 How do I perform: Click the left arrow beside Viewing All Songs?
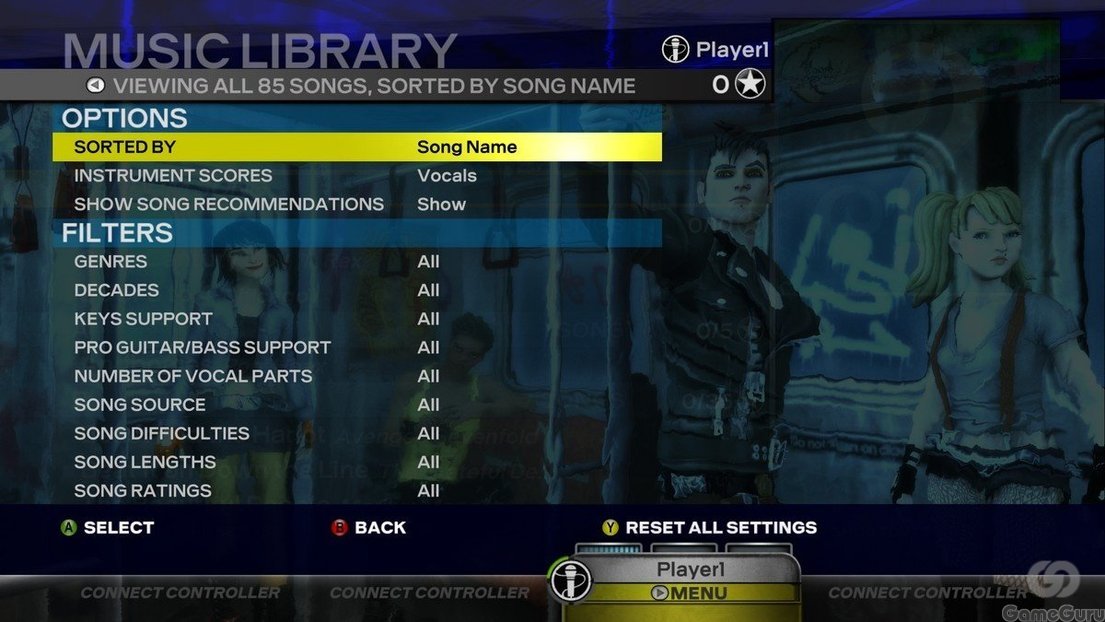(x=95, y=86)
